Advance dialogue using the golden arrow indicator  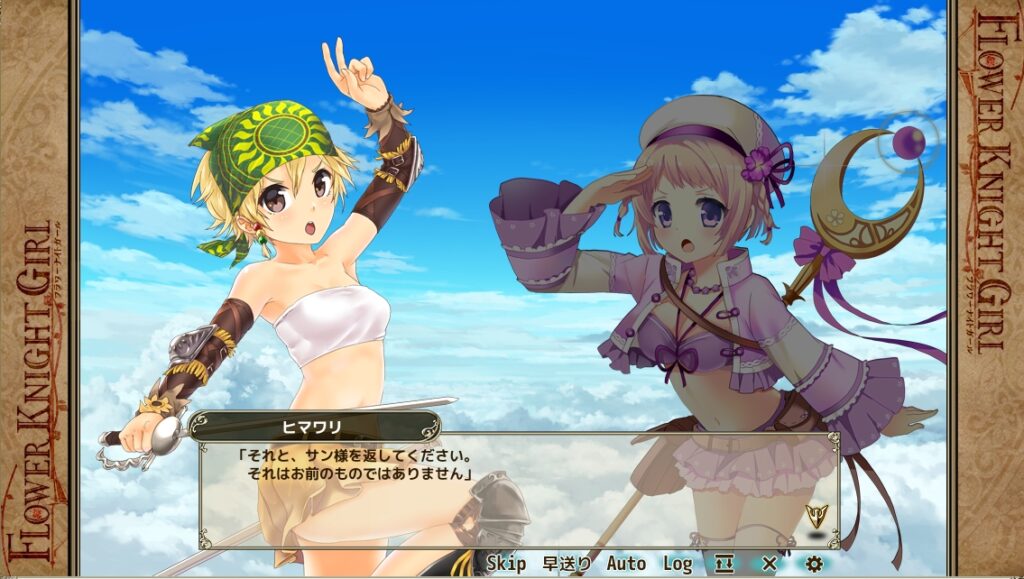[816, 517]
